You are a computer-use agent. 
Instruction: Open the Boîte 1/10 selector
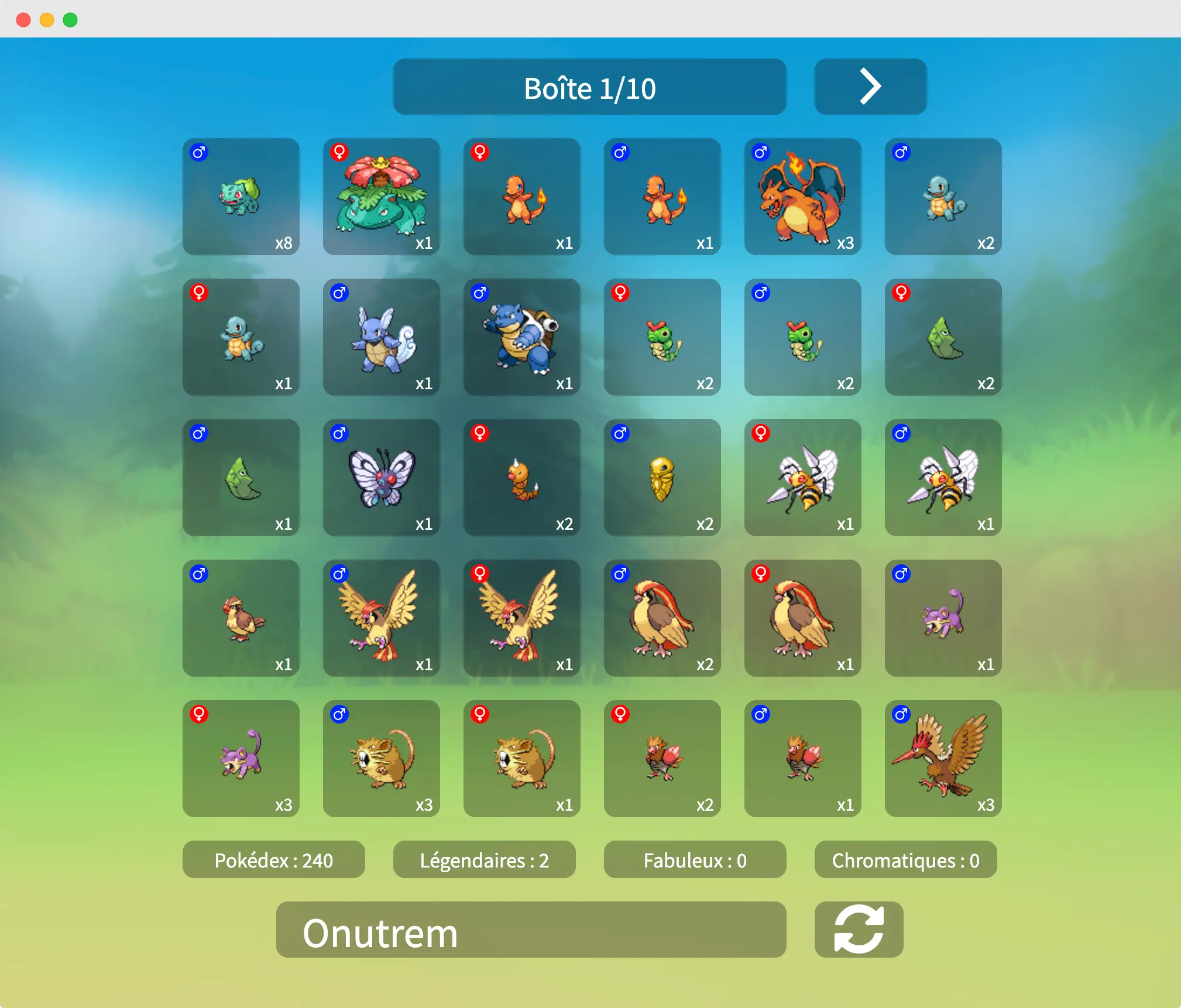[589, 88]
